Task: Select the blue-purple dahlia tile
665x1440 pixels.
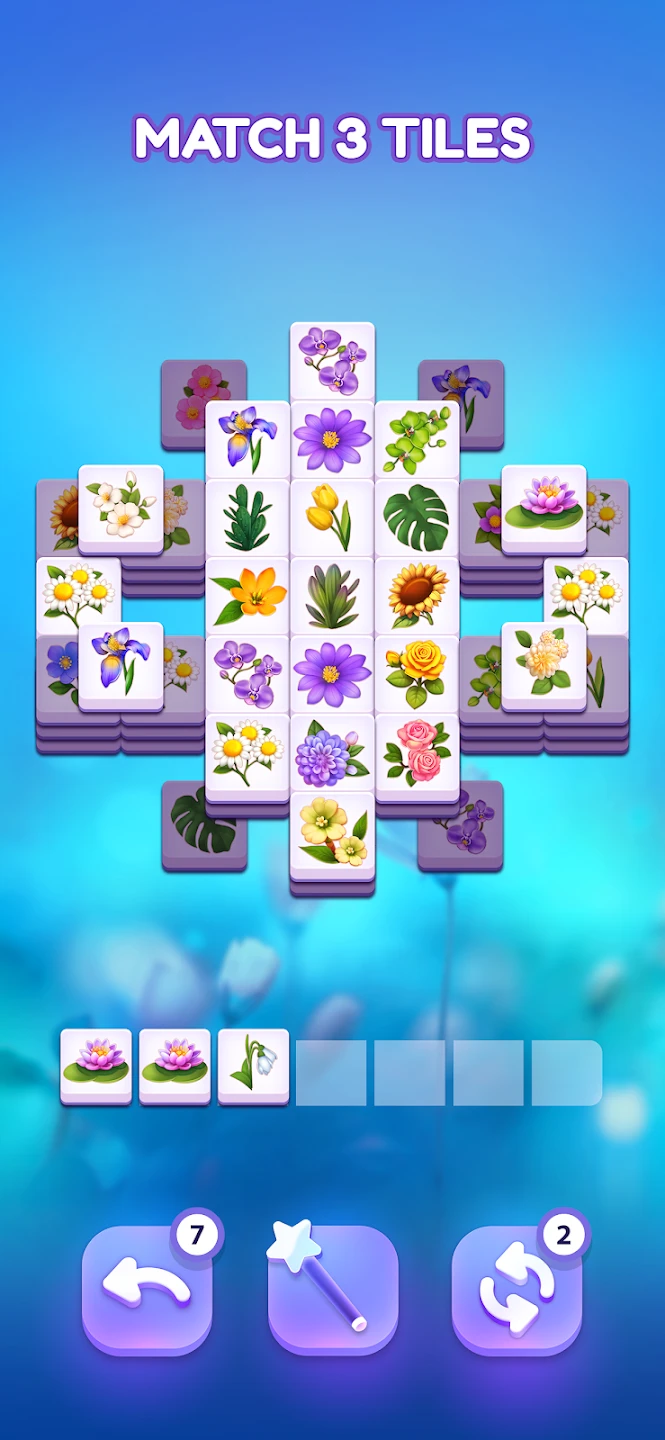Action: coord(332,751)
